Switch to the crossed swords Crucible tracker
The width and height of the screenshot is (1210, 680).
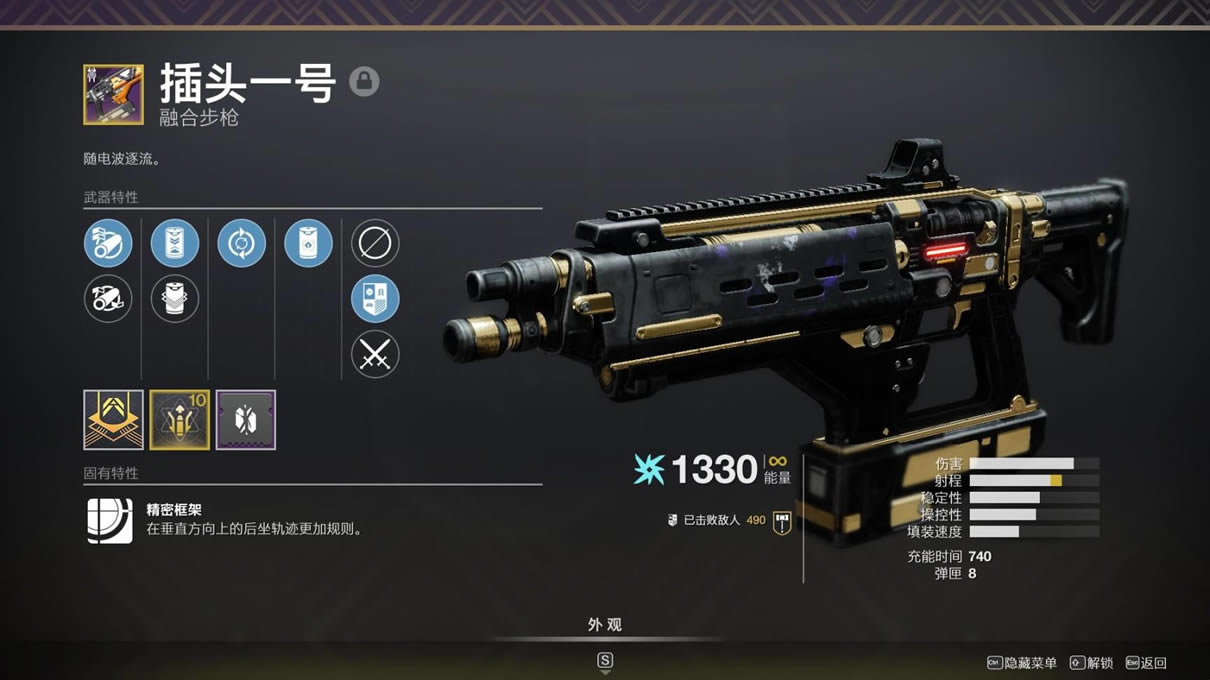pos(375,354)
